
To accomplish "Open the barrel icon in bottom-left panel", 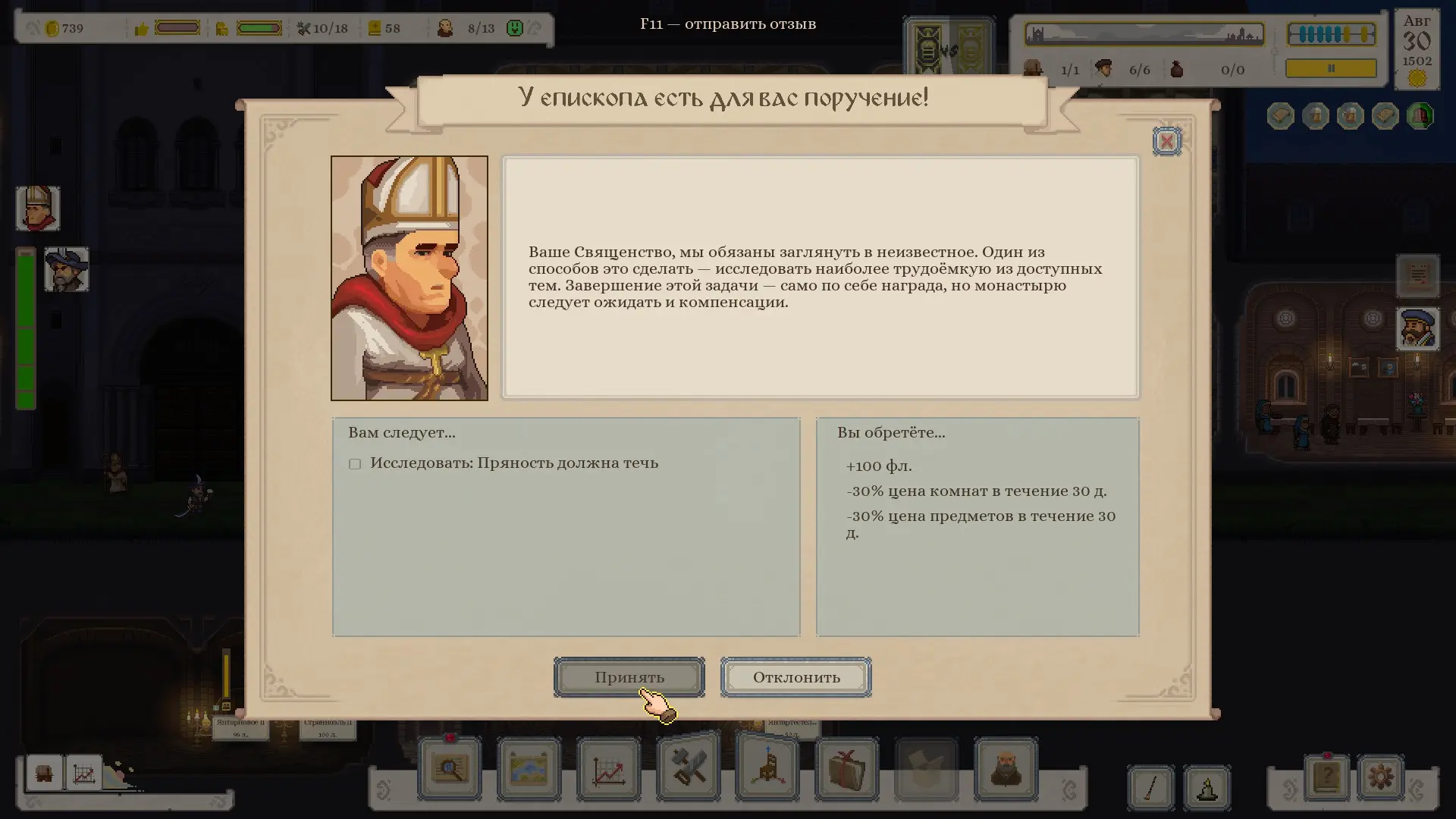I will coord(45,774).
